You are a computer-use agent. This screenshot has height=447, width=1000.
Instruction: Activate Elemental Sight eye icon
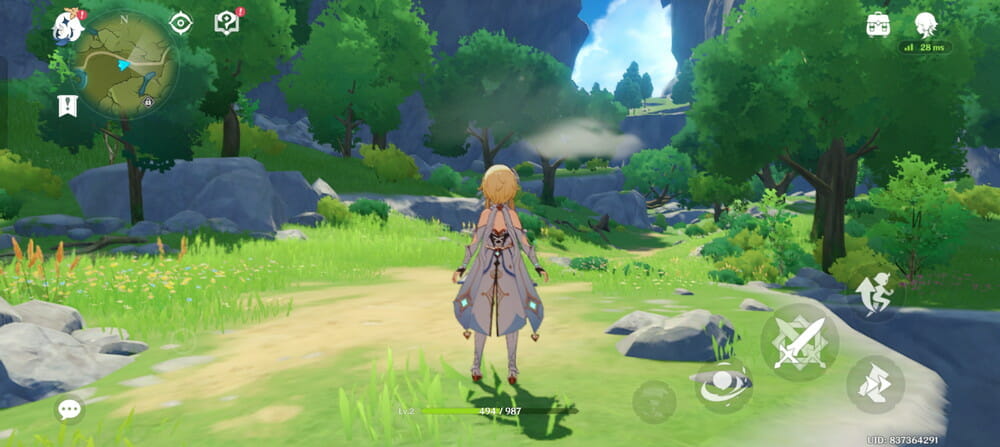[x=180, y=23]
